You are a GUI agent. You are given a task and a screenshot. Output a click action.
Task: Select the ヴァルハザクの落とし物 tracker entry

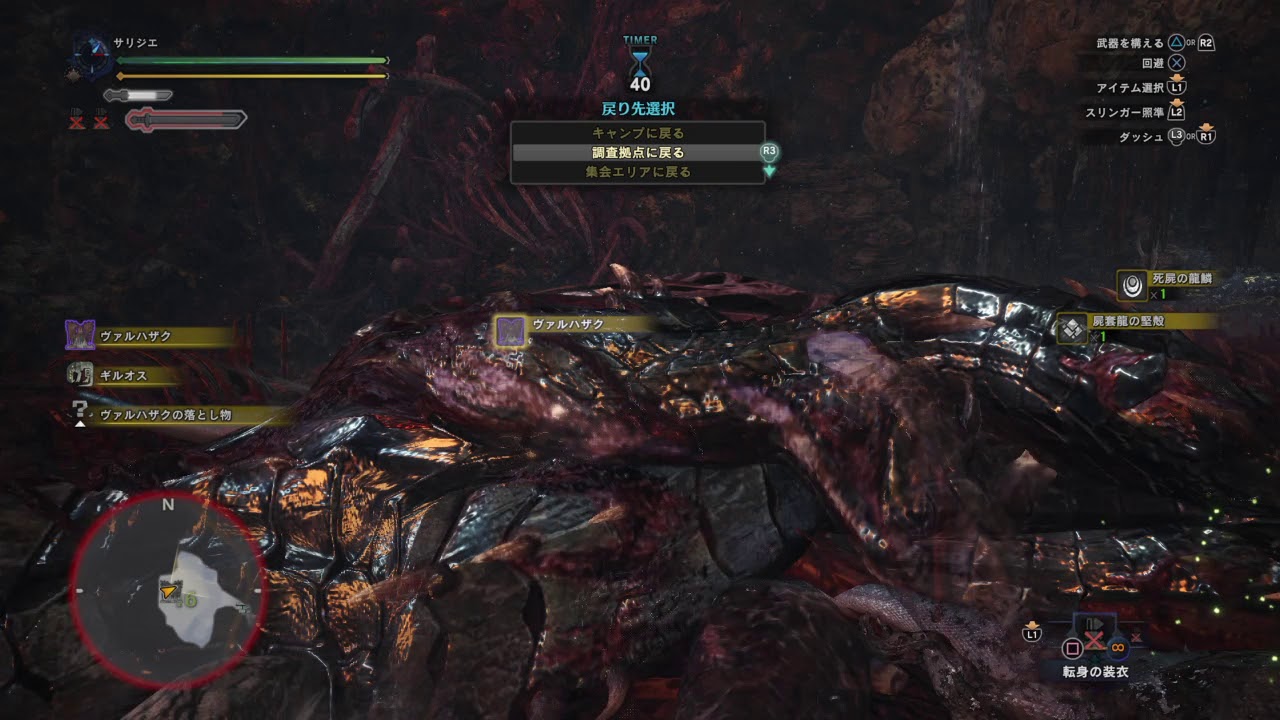pos(170,414)
